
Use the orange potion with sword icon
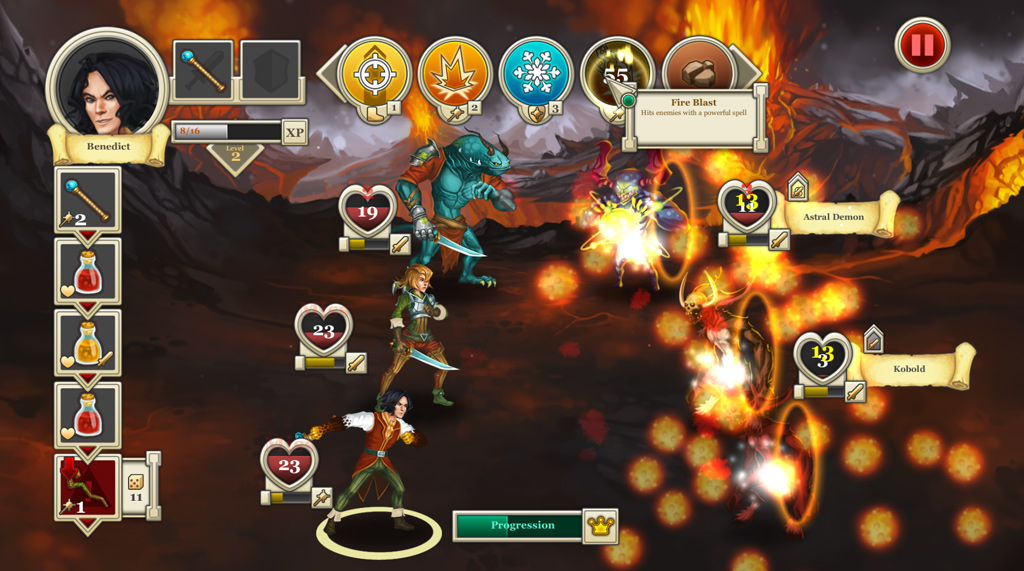coord(88,342)
